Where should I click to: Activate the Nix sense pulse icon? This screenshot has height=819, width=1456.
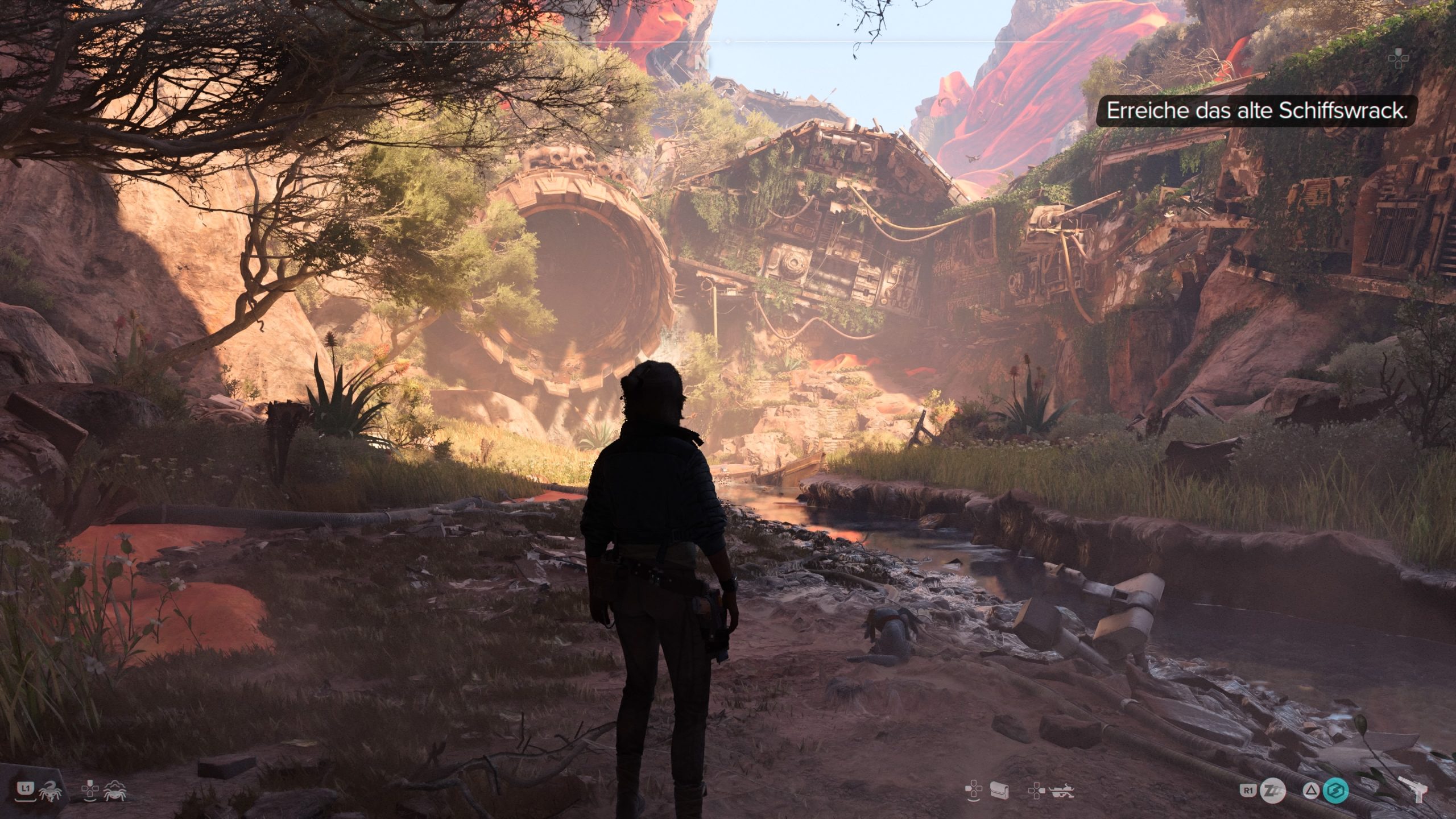tap(115, 790)
